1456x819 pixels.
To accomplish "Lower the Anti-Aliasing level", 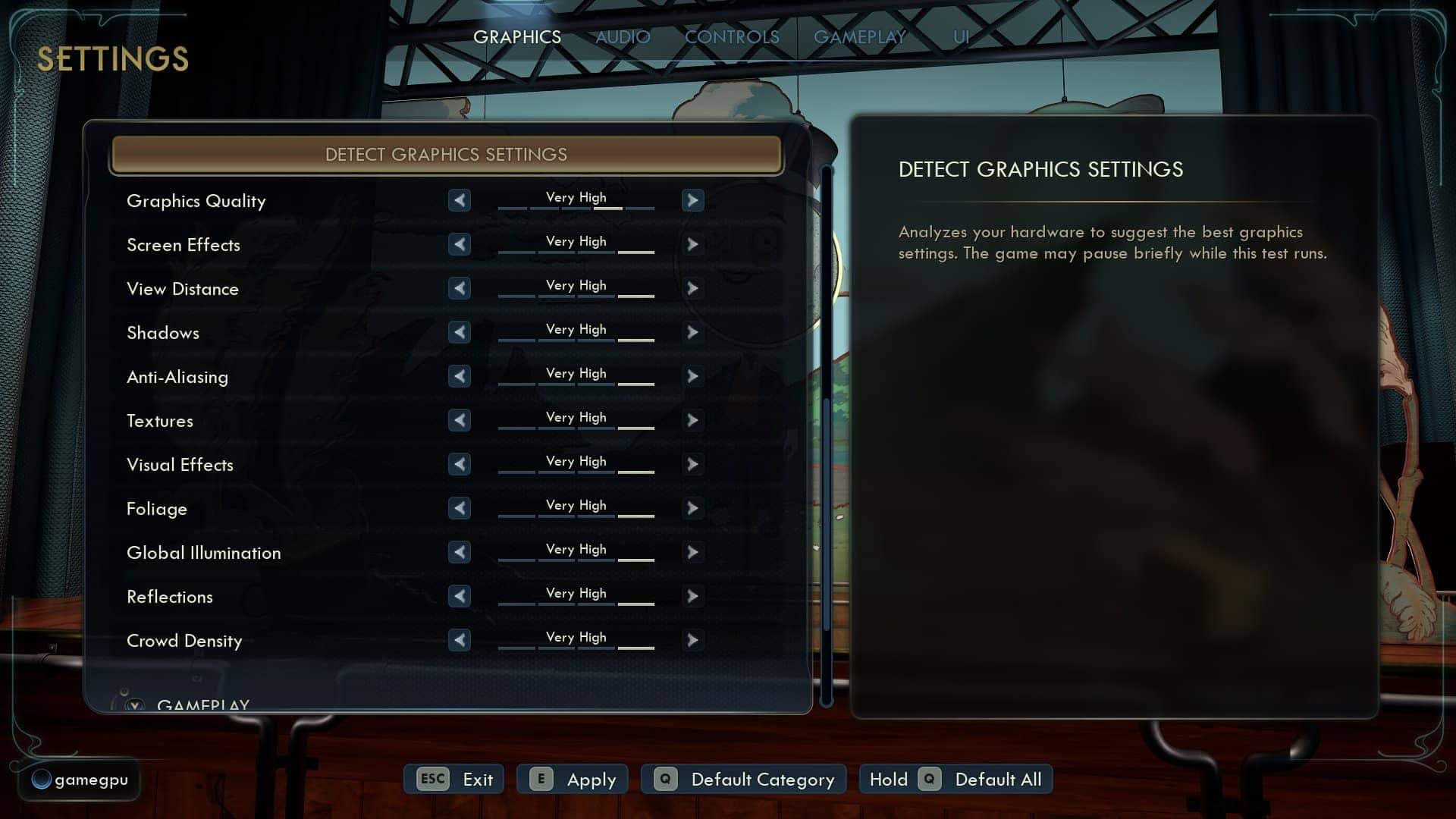I will (x=460, y=376).
